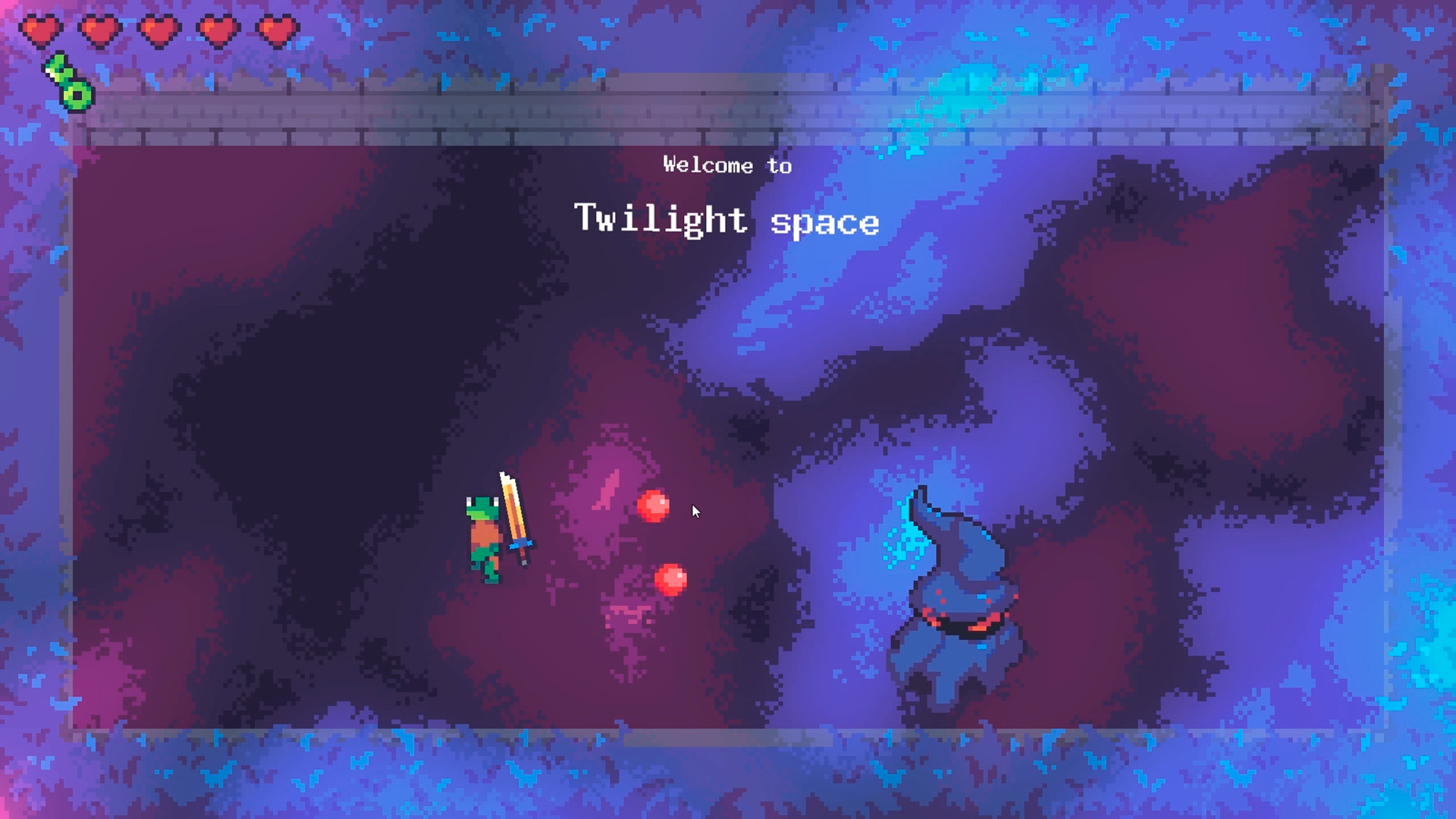Toggle the lower red orb pickup
Viewport: 1456px width, 819px height.
click(x=670, y=579)
